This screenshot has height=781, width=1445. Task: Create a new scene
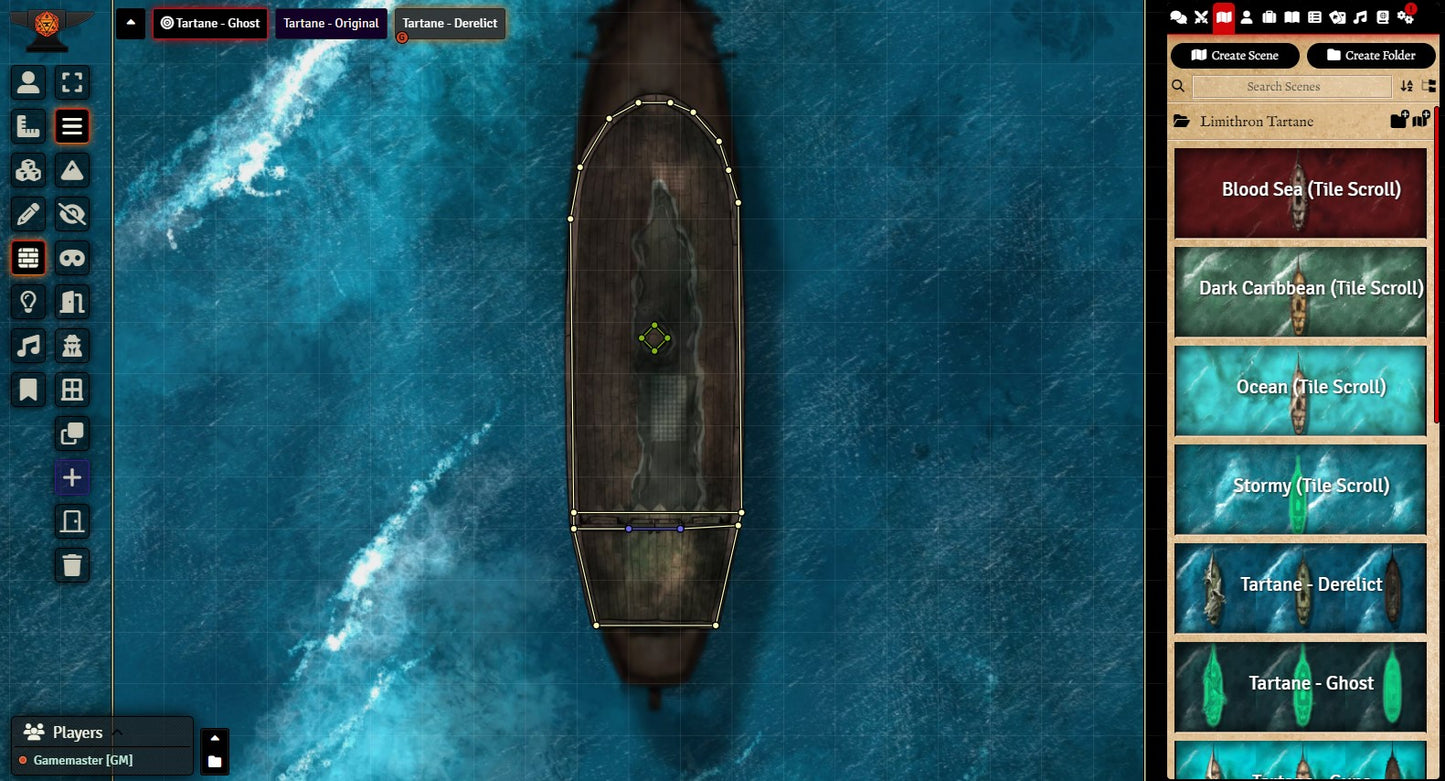(x=1235, y=55)
